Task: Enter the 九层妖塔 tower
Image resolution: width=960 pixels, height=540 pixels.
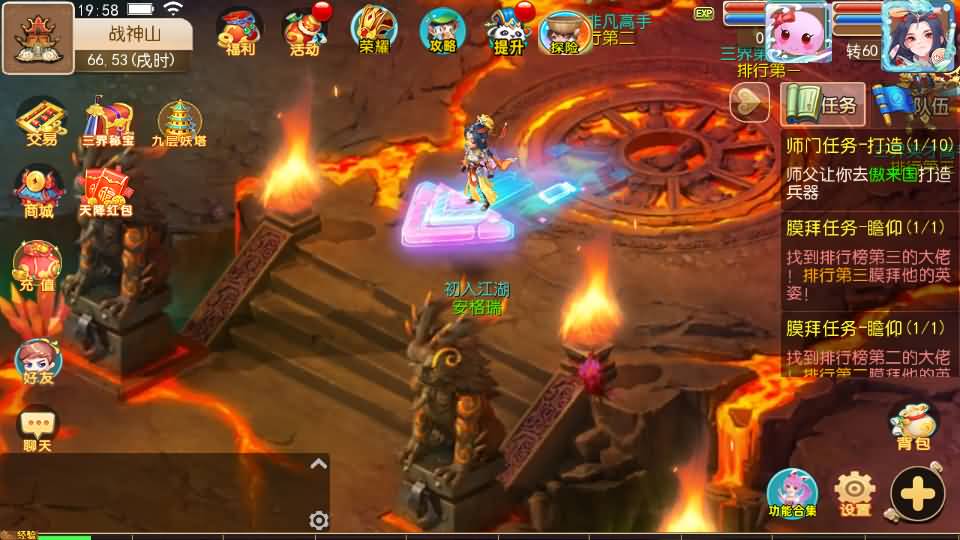Action: point(179,122)
